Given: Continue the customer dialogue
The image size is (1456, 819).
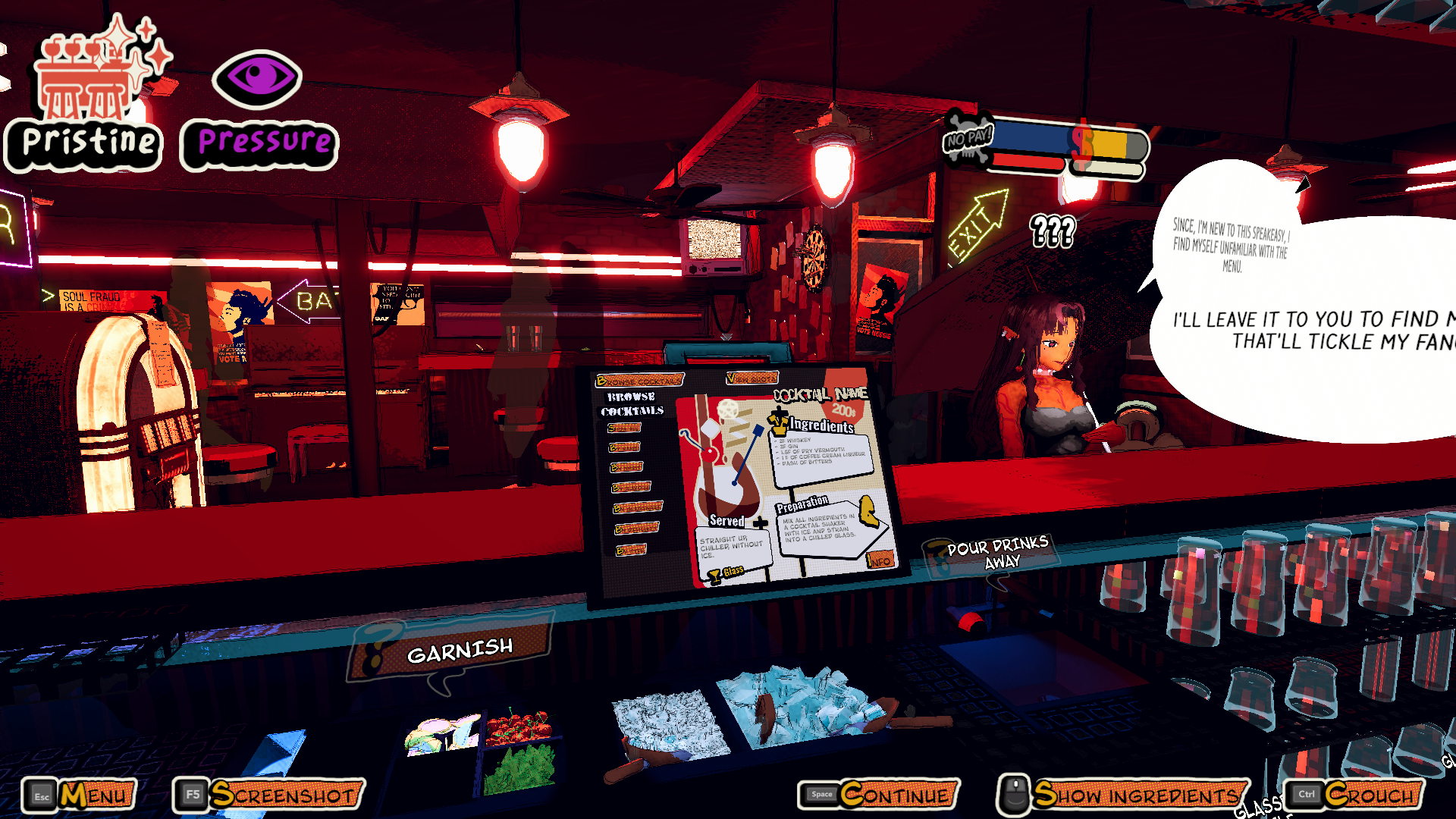Looking at the screenshot, I should (x=880, y=795).
